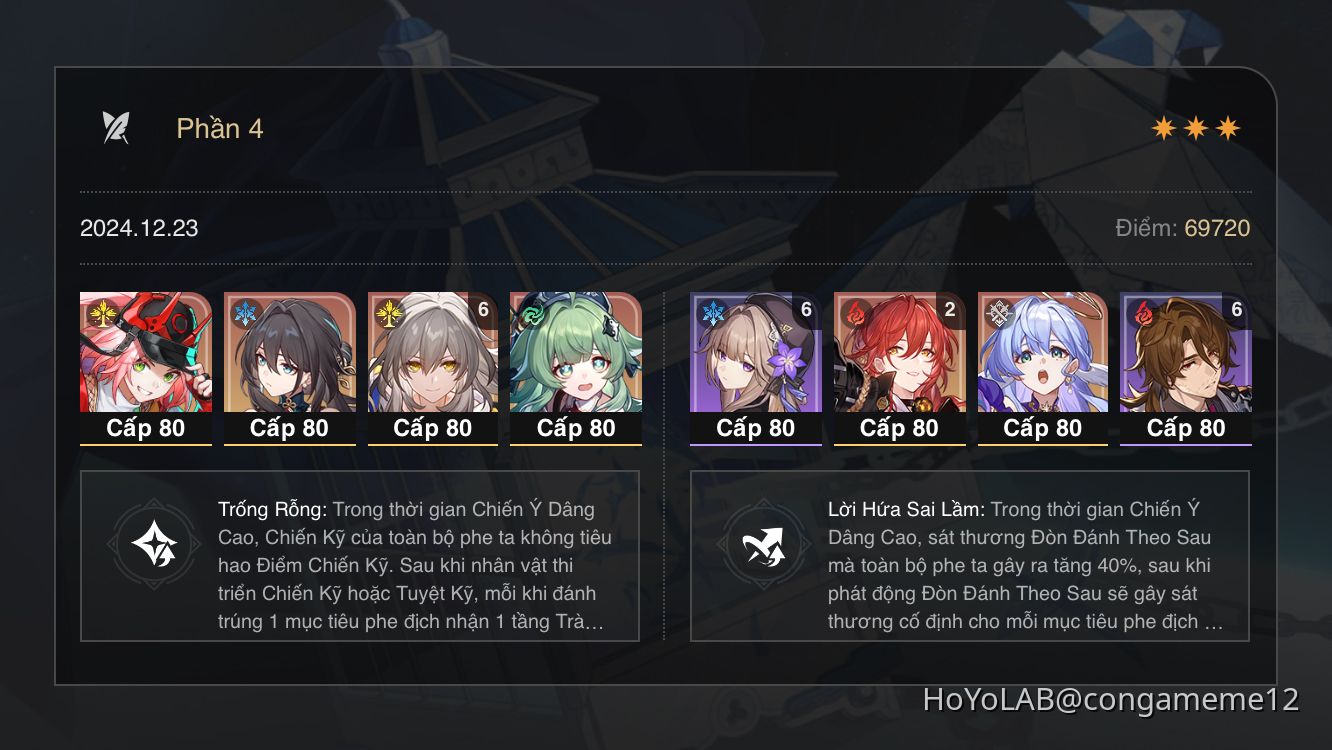Click the first star of the rating
1332x750 pixels.
(1164, 127)
